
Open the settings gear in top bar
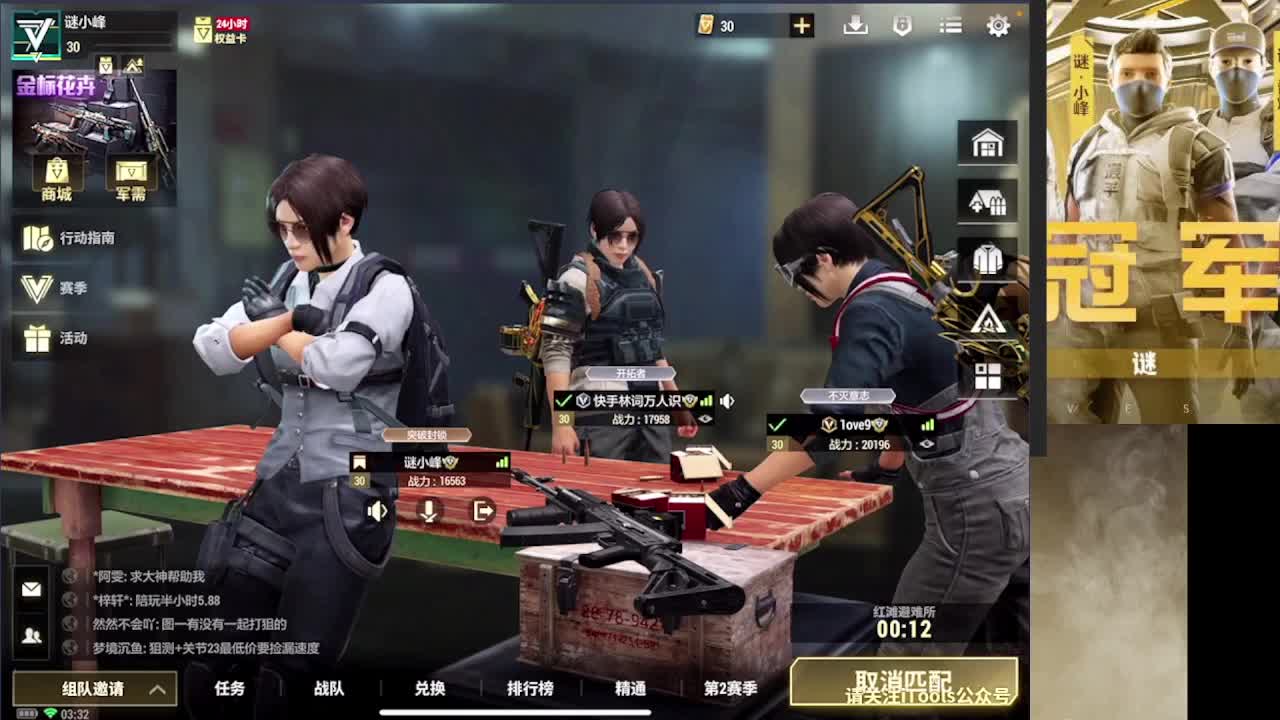pyautogui.click(x=999, y=25)
